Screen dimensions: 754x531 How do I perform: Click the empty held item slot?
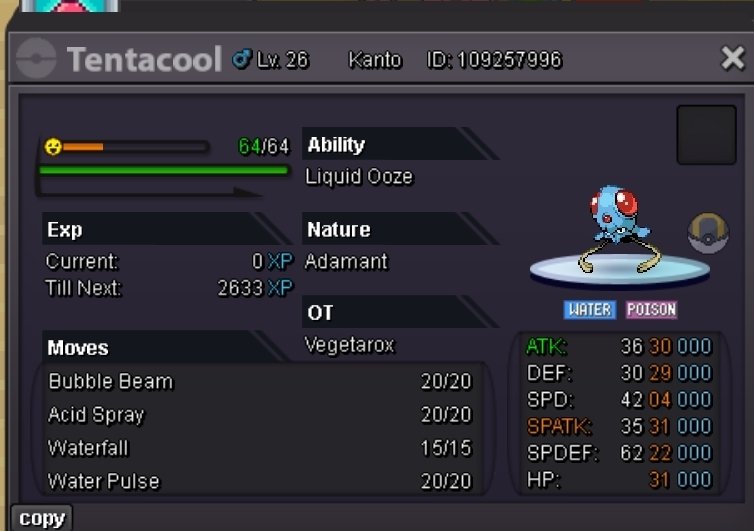(706, 135)
